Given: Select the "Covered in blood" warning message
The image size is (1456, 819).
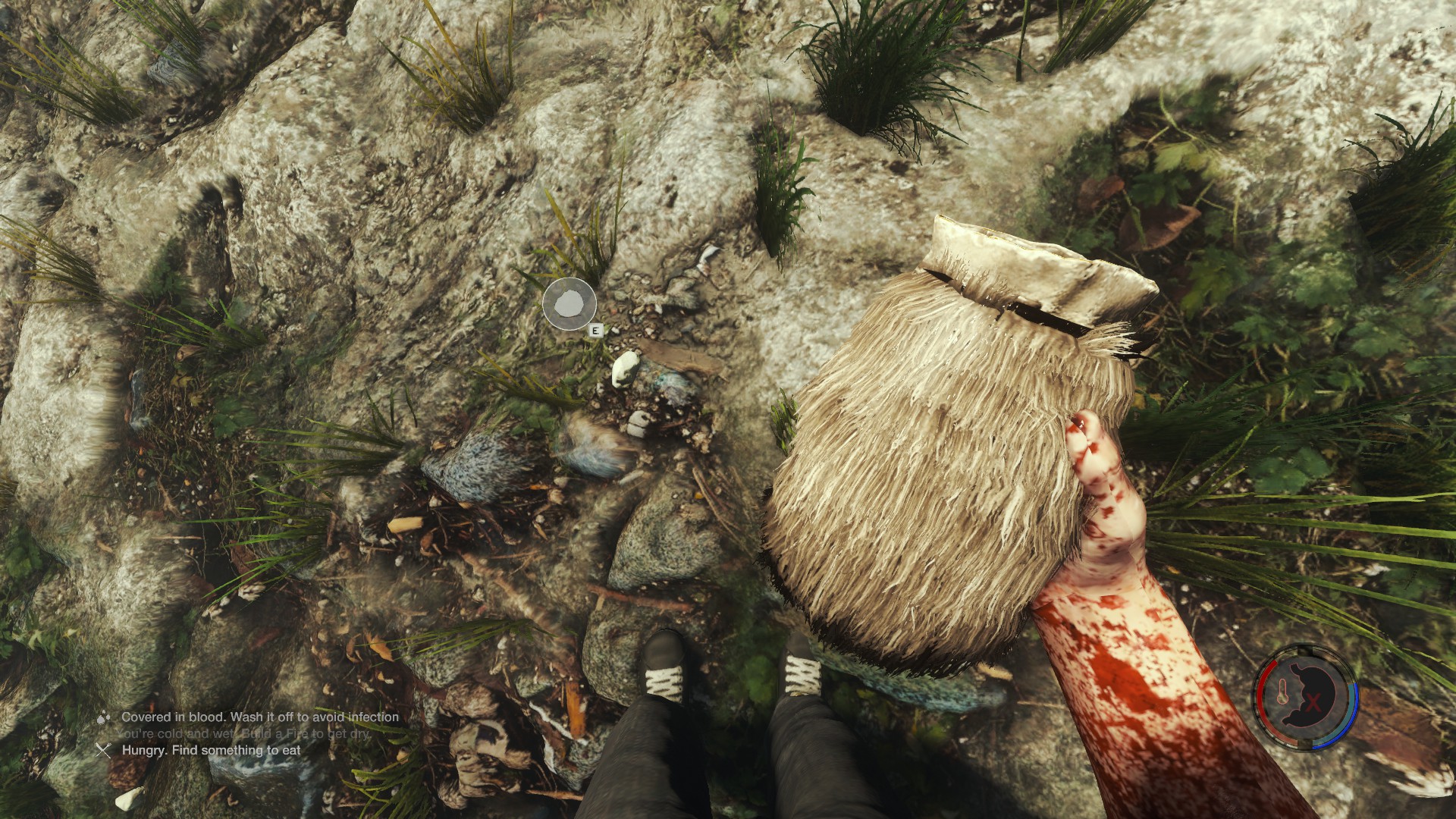Looking at the screenshot, I should 259,717.
